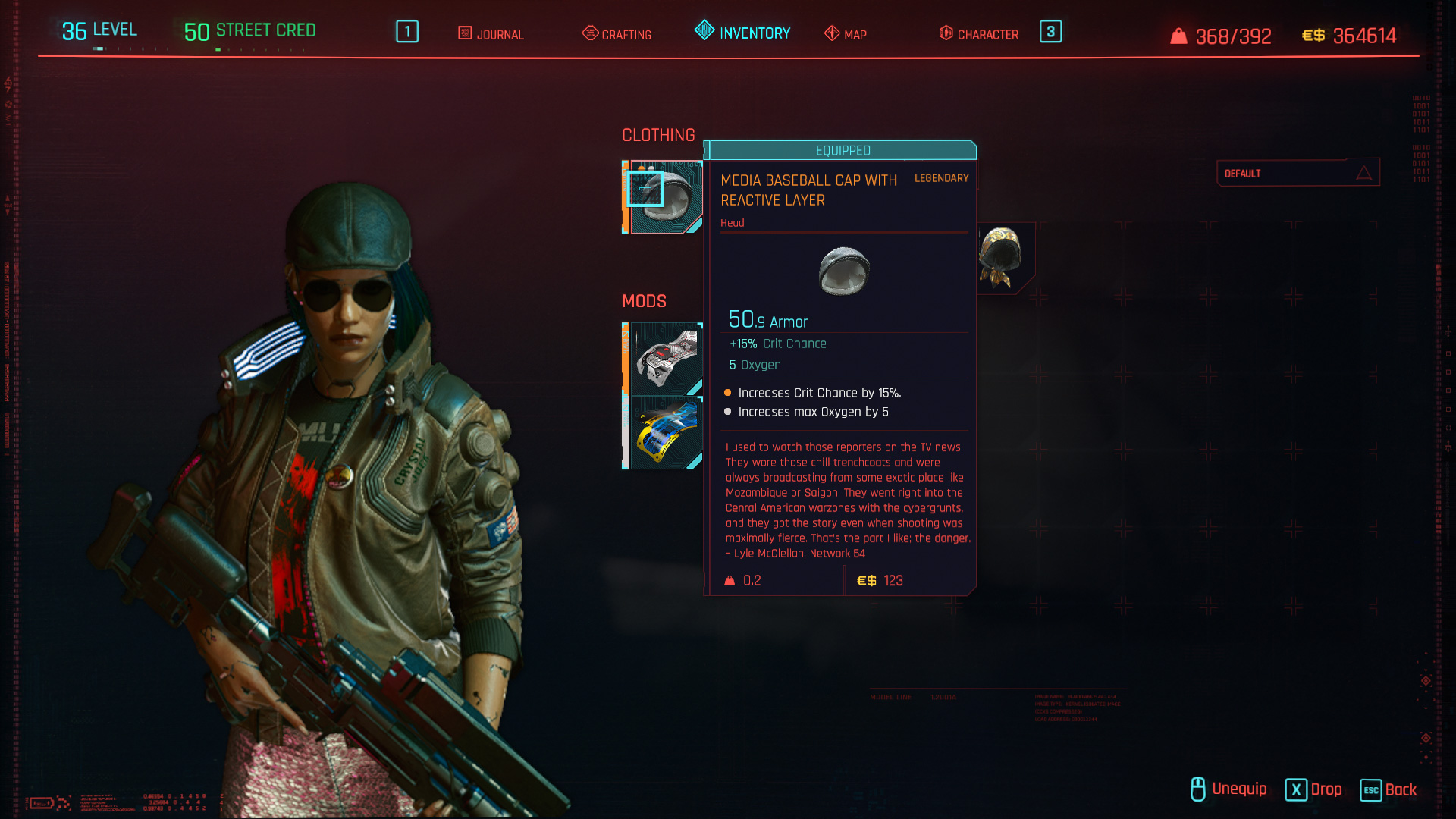Click the triangle on the Default sort selector

point(1364,173)
